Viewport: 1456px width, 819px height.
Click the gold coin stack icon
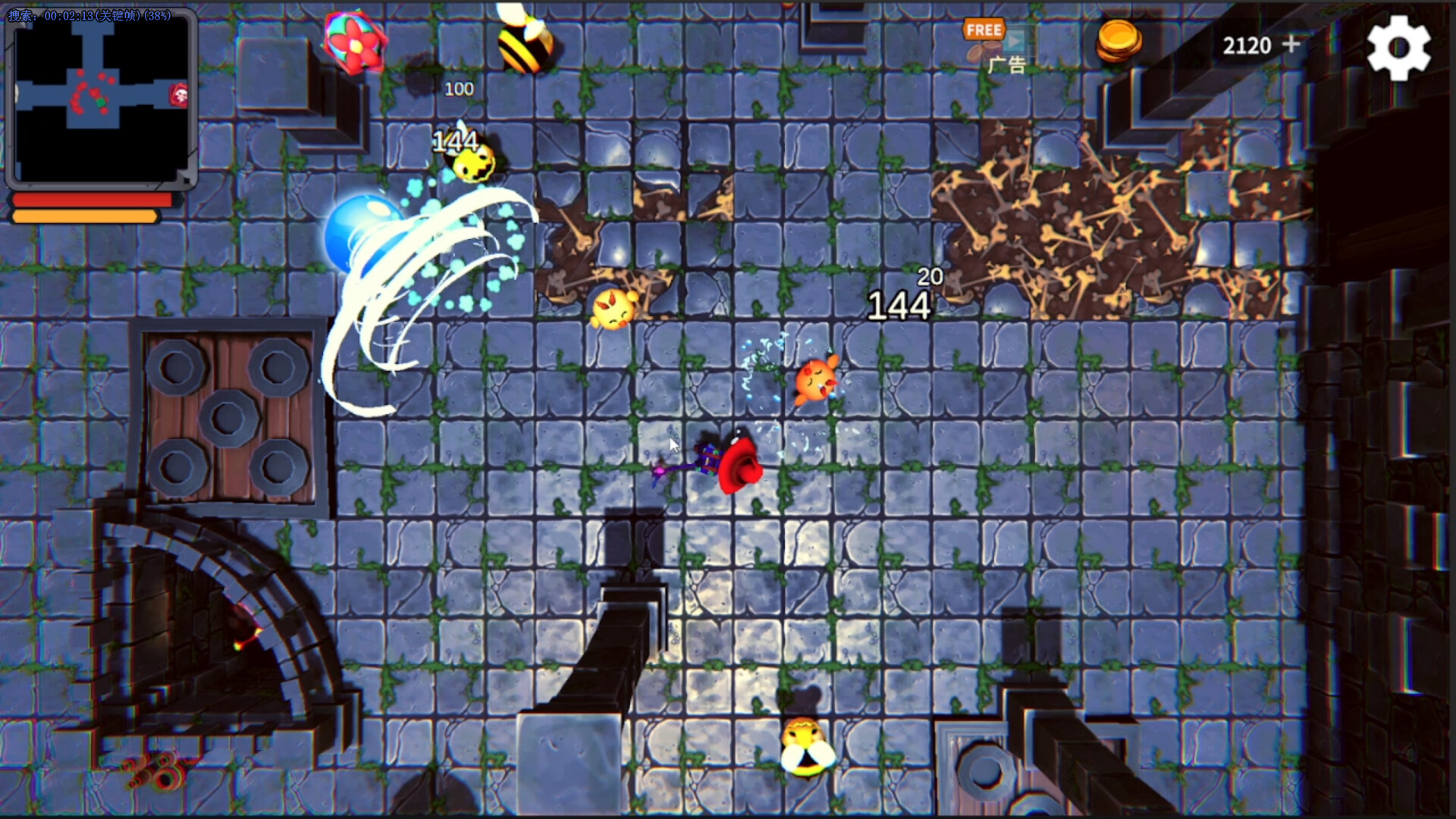click(1119, 43)
